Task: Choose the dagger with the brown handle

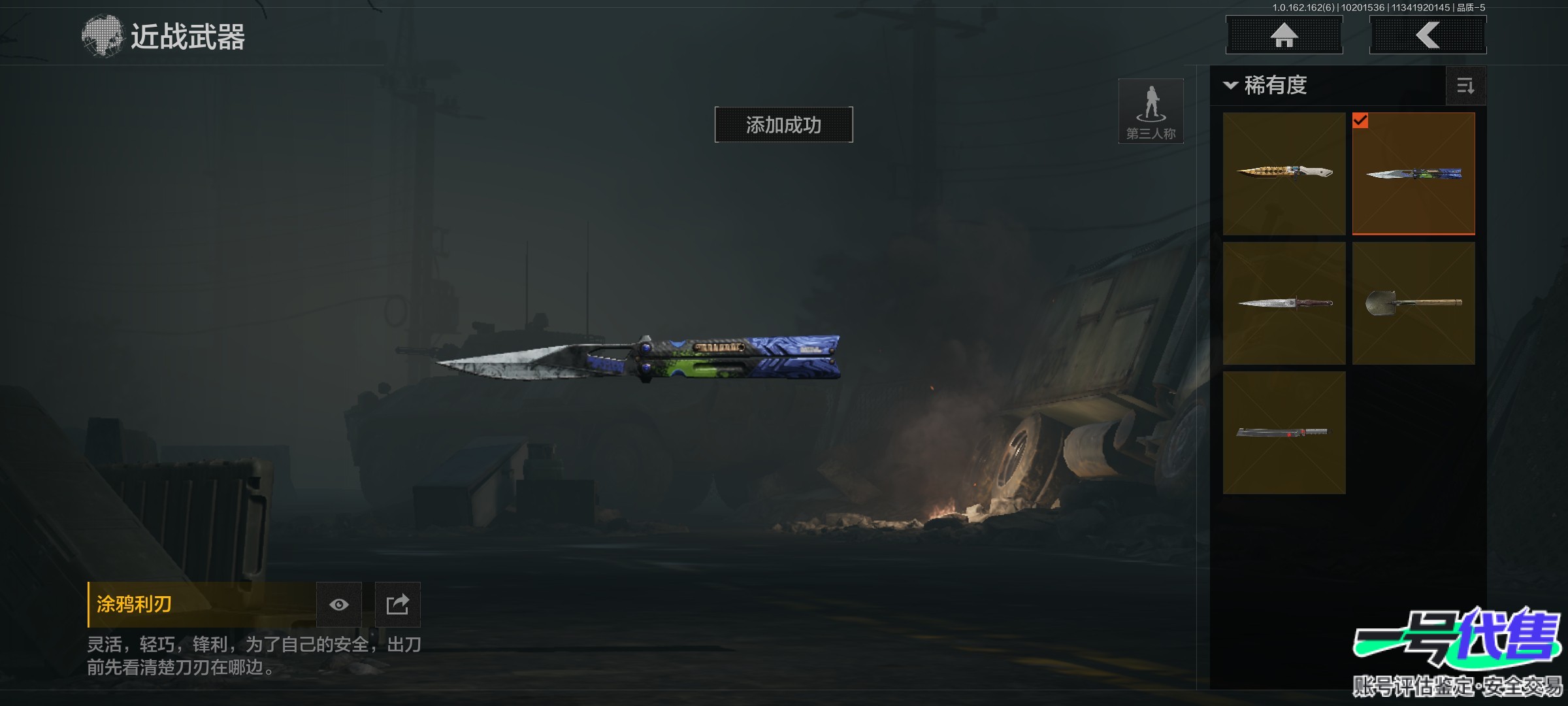Action: (1284, 303)
